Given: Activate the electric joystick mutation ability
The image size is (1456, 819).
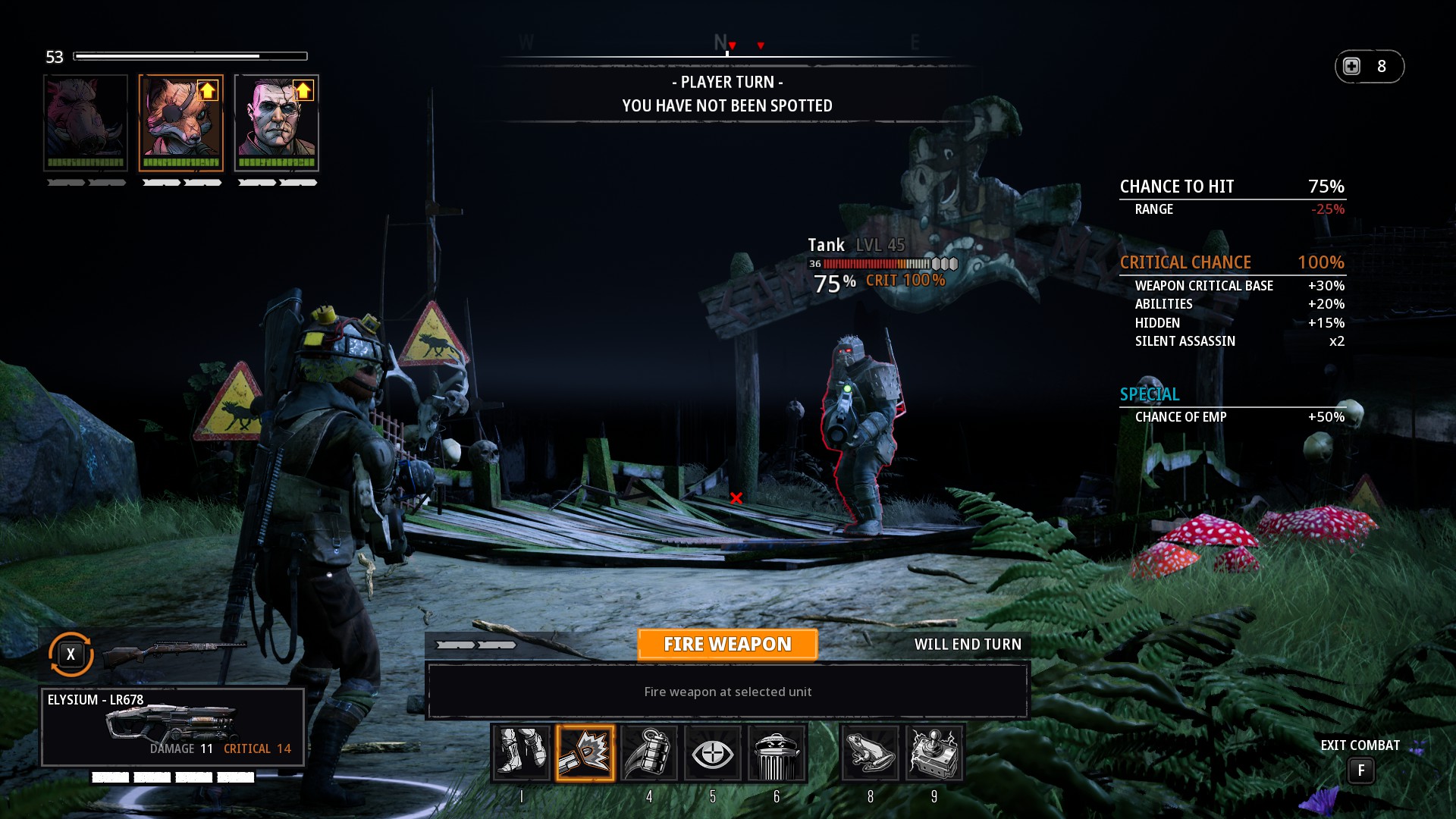Looking at the screenshot, I should (934, 753).
